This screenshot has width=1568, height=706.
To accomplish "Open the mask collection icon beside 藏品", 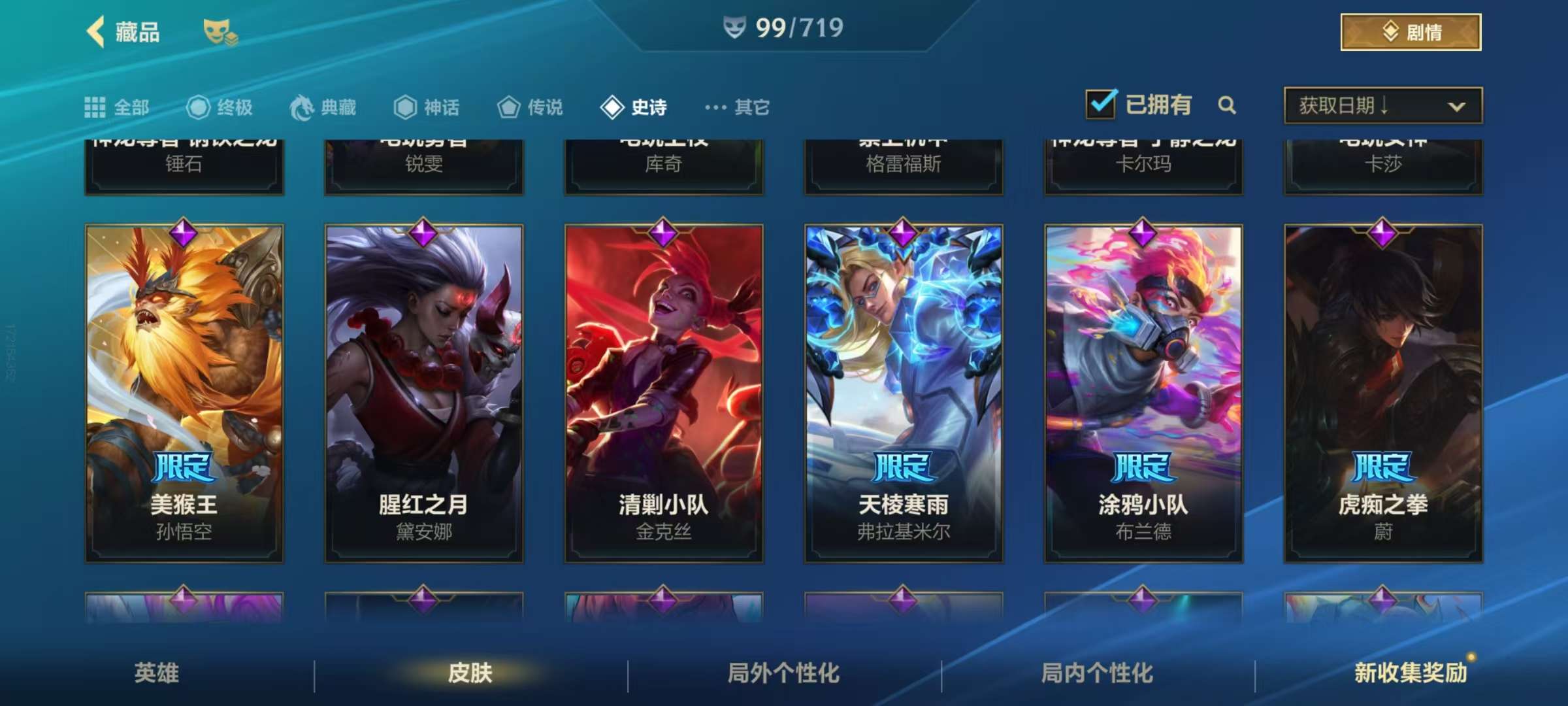I will (220, 32).
